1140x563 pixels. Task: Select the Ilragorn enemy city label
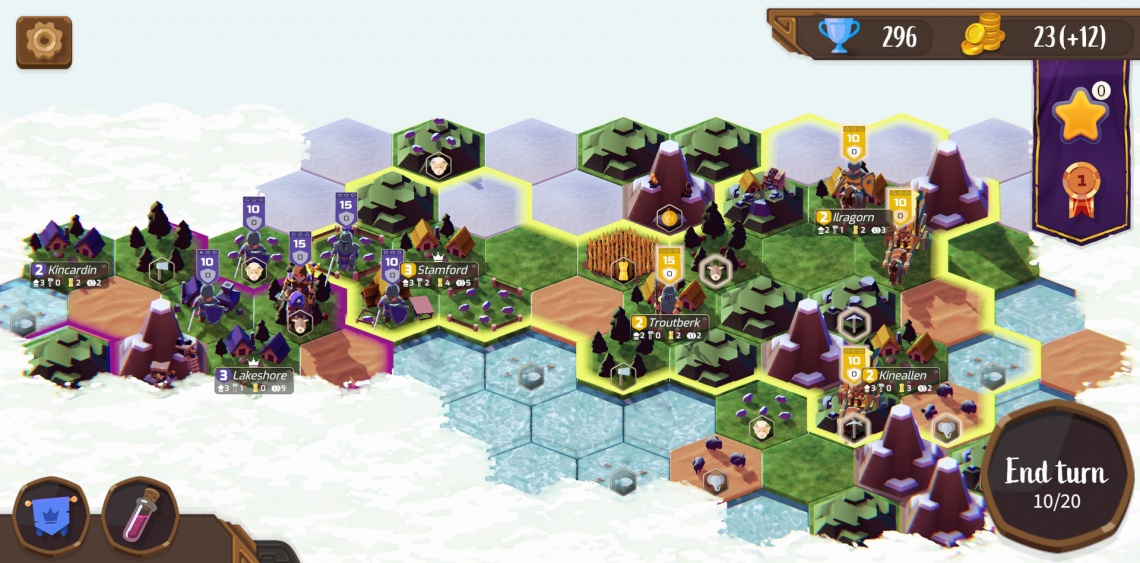(x=847, y=217)
